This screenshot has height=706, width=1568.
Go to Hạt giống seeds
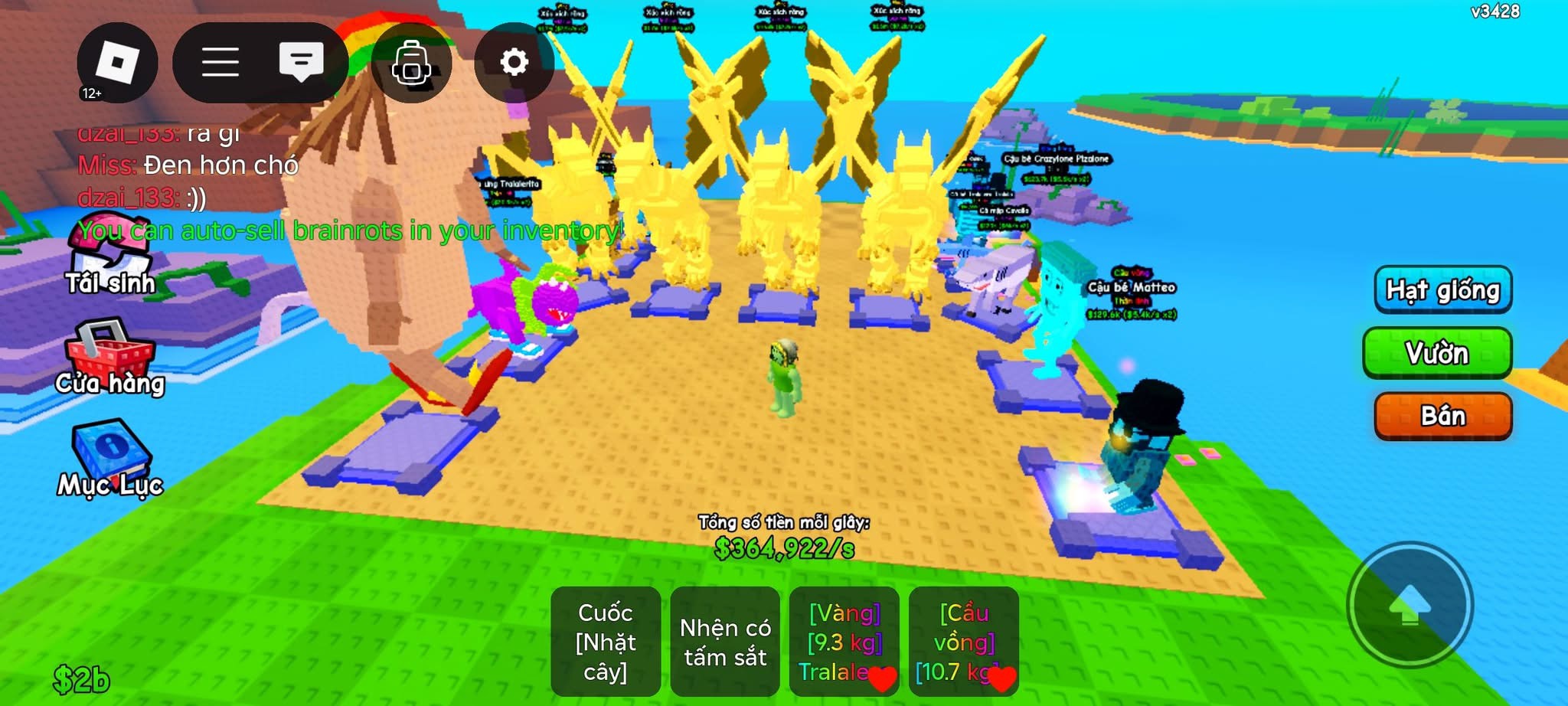click(x=1442, y=290)
